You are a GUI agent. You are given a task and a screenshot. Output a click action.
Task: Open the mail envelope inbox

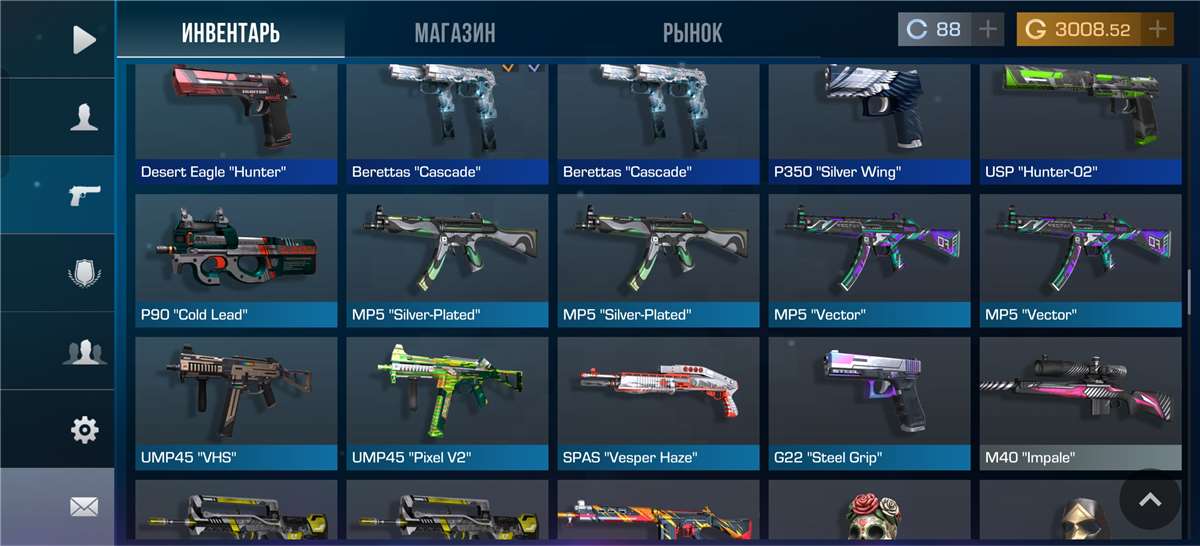[84, 507]
